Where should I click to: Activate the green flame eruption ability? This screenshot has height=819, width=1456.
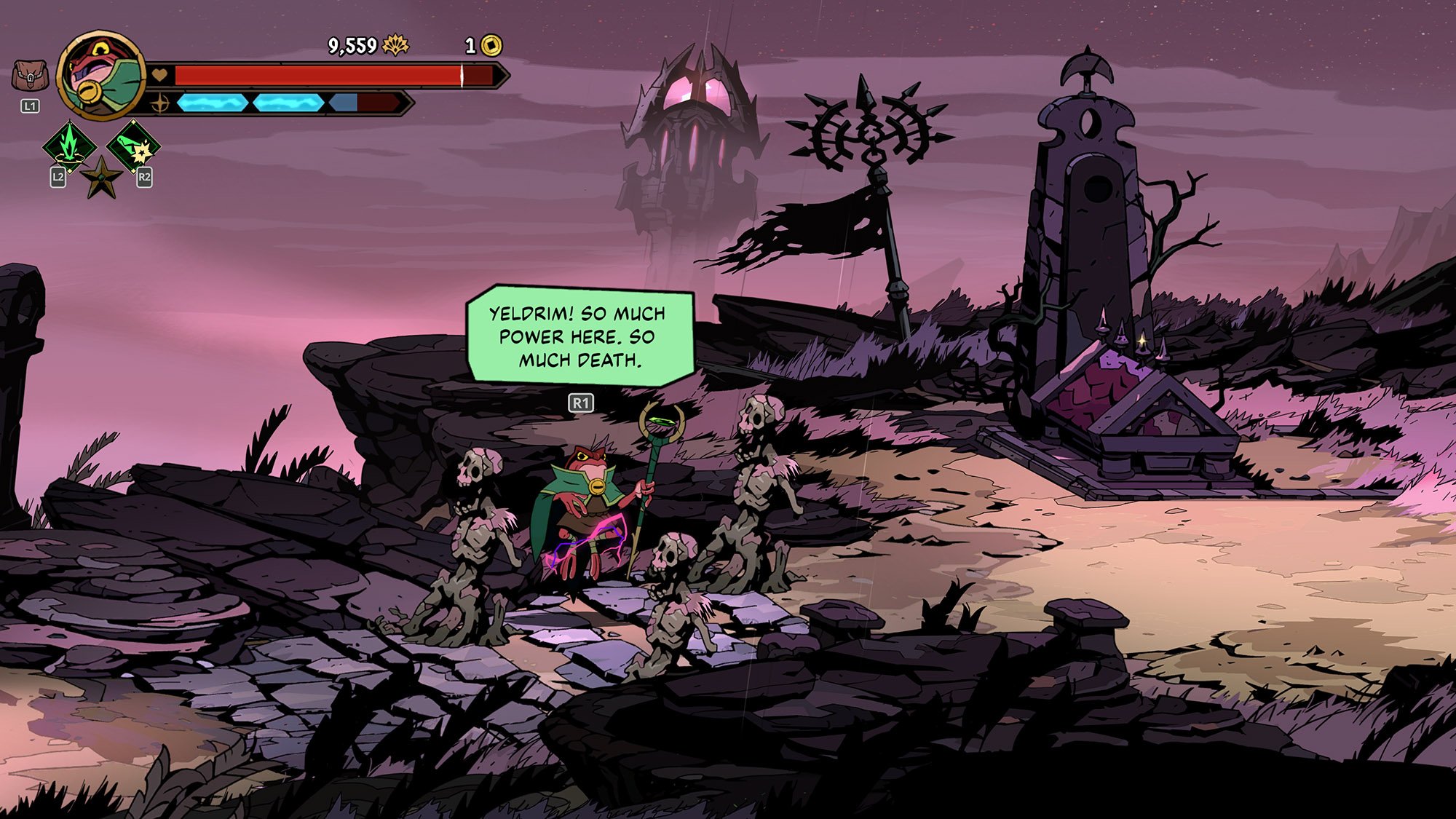69,144
